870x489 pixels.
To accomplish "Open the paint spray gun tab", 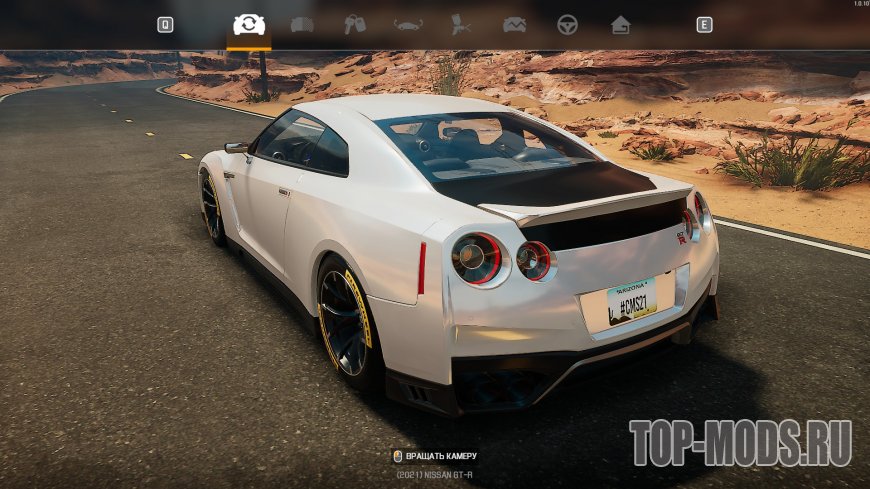I will tap(461, 25).
